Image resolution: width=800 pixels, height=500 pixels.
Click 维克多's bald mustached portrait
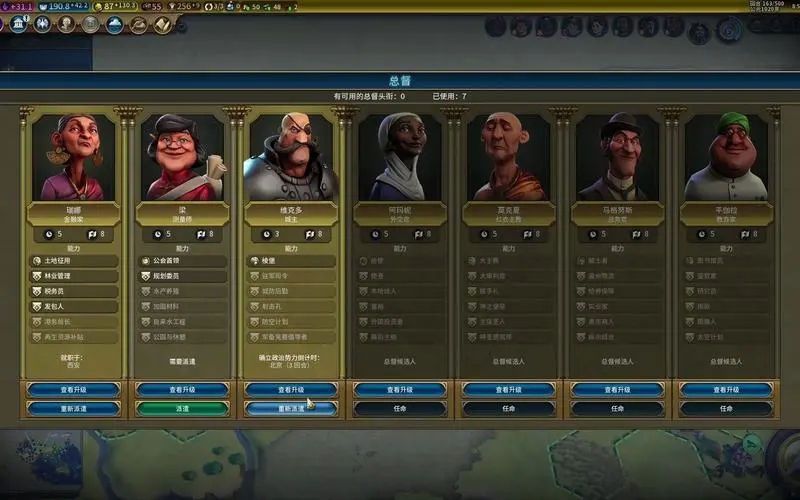[x=291, y=157]
